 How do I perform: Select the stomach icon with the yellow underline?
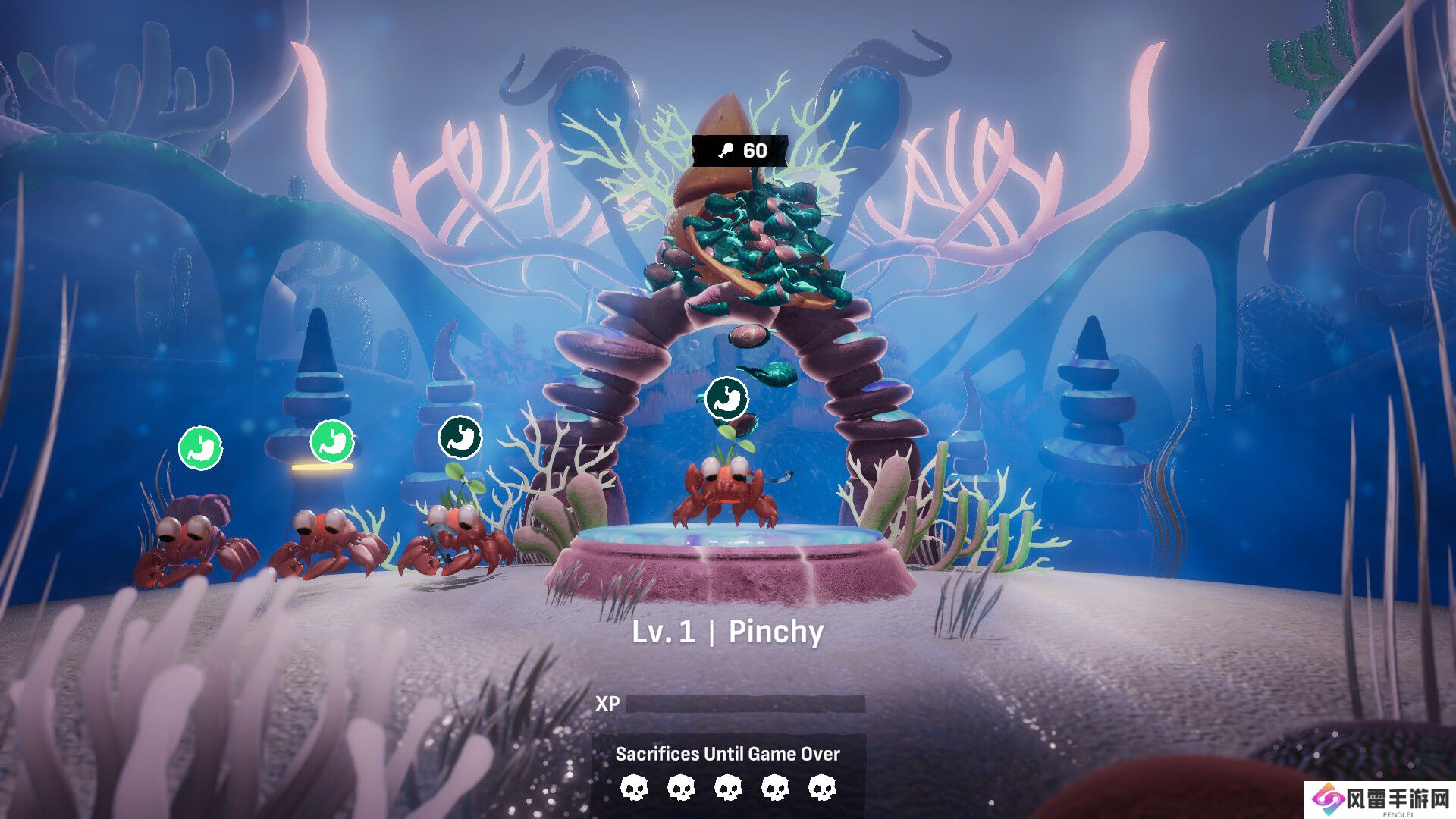(x=332, y=441)
